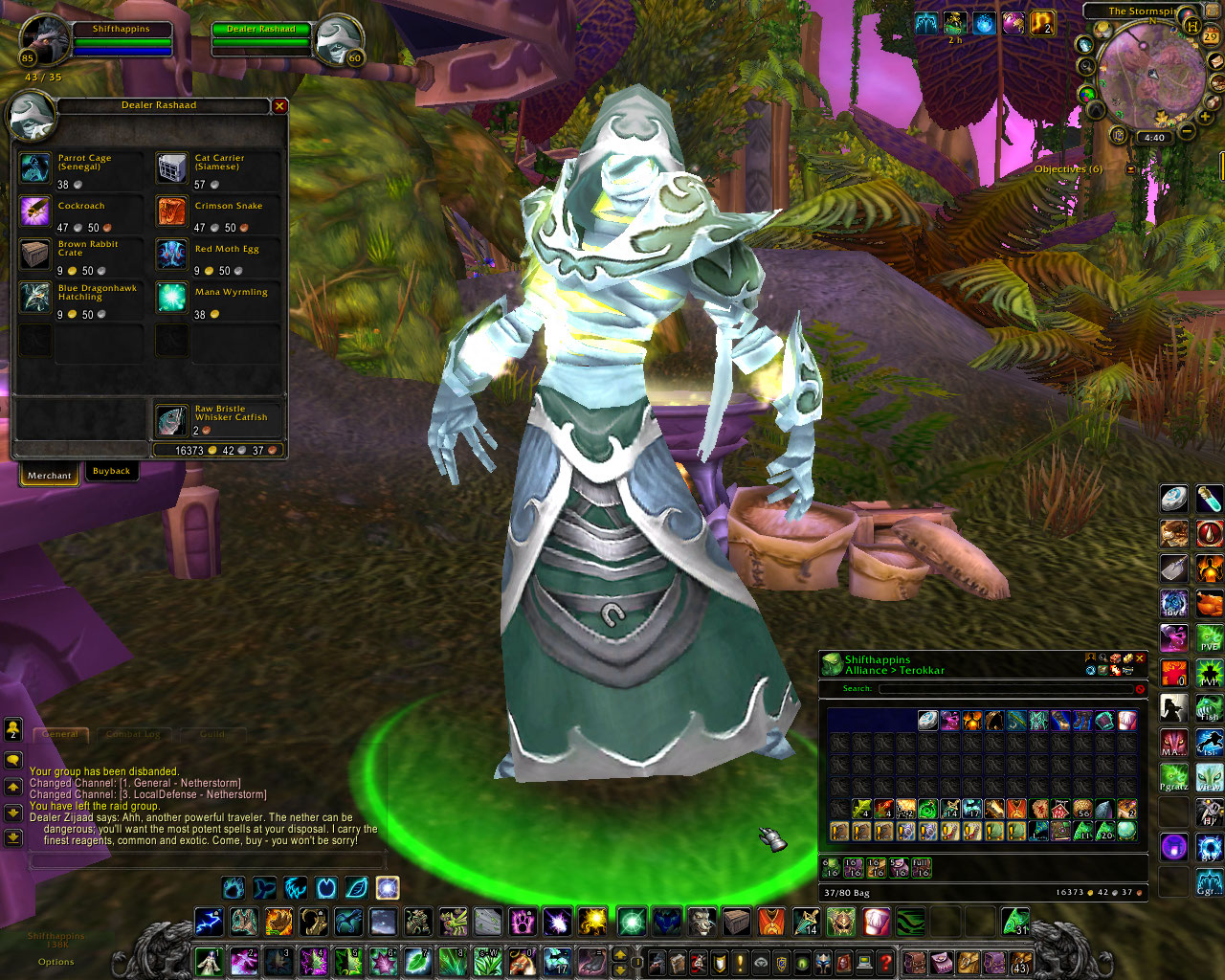
Task: Select the Cockroach icon in merchant window
Action: [35, 212]
